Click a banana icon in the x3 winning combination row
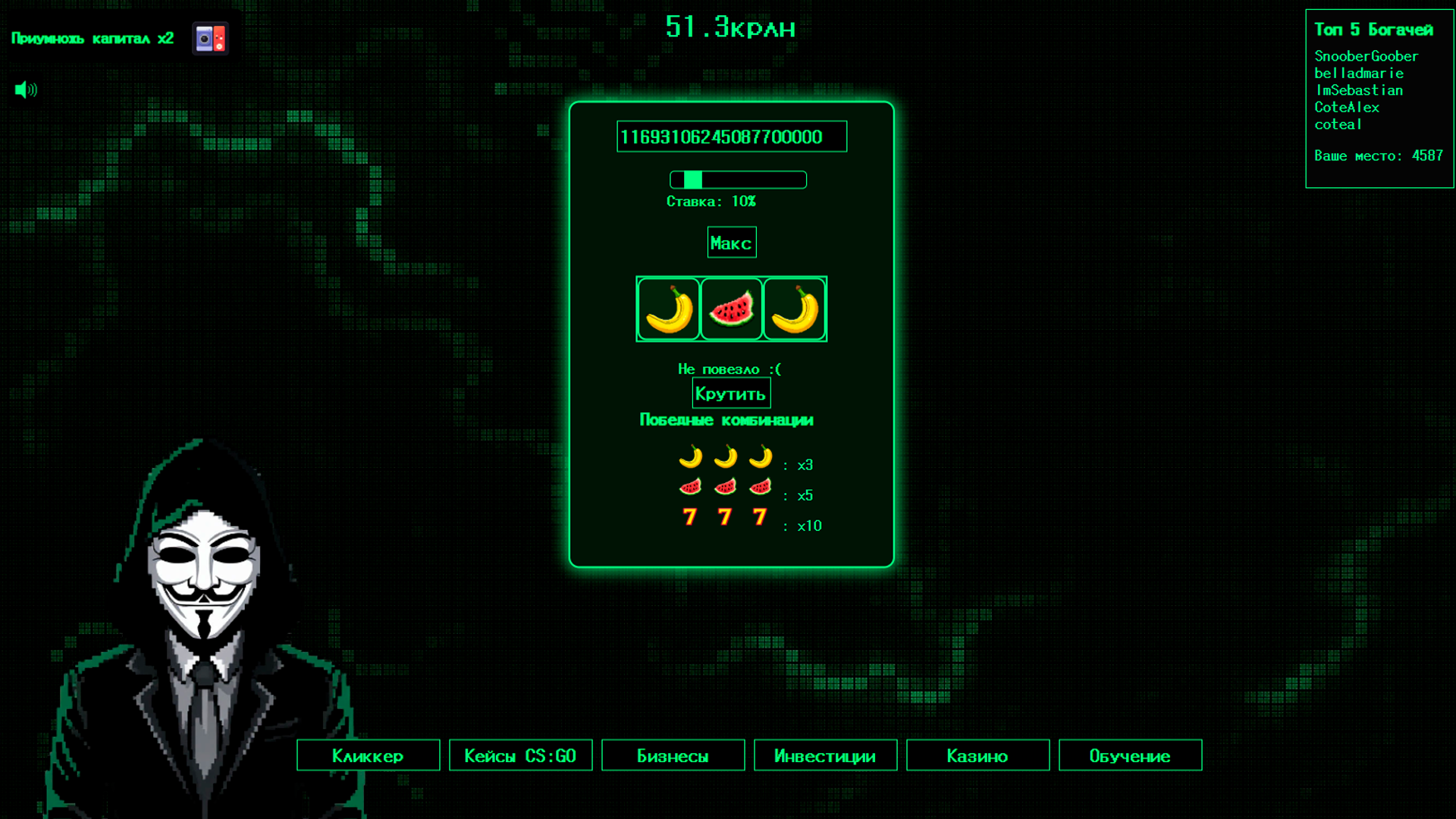The width and height of the screenshot is (1456, 819). (x=690, y=460)
